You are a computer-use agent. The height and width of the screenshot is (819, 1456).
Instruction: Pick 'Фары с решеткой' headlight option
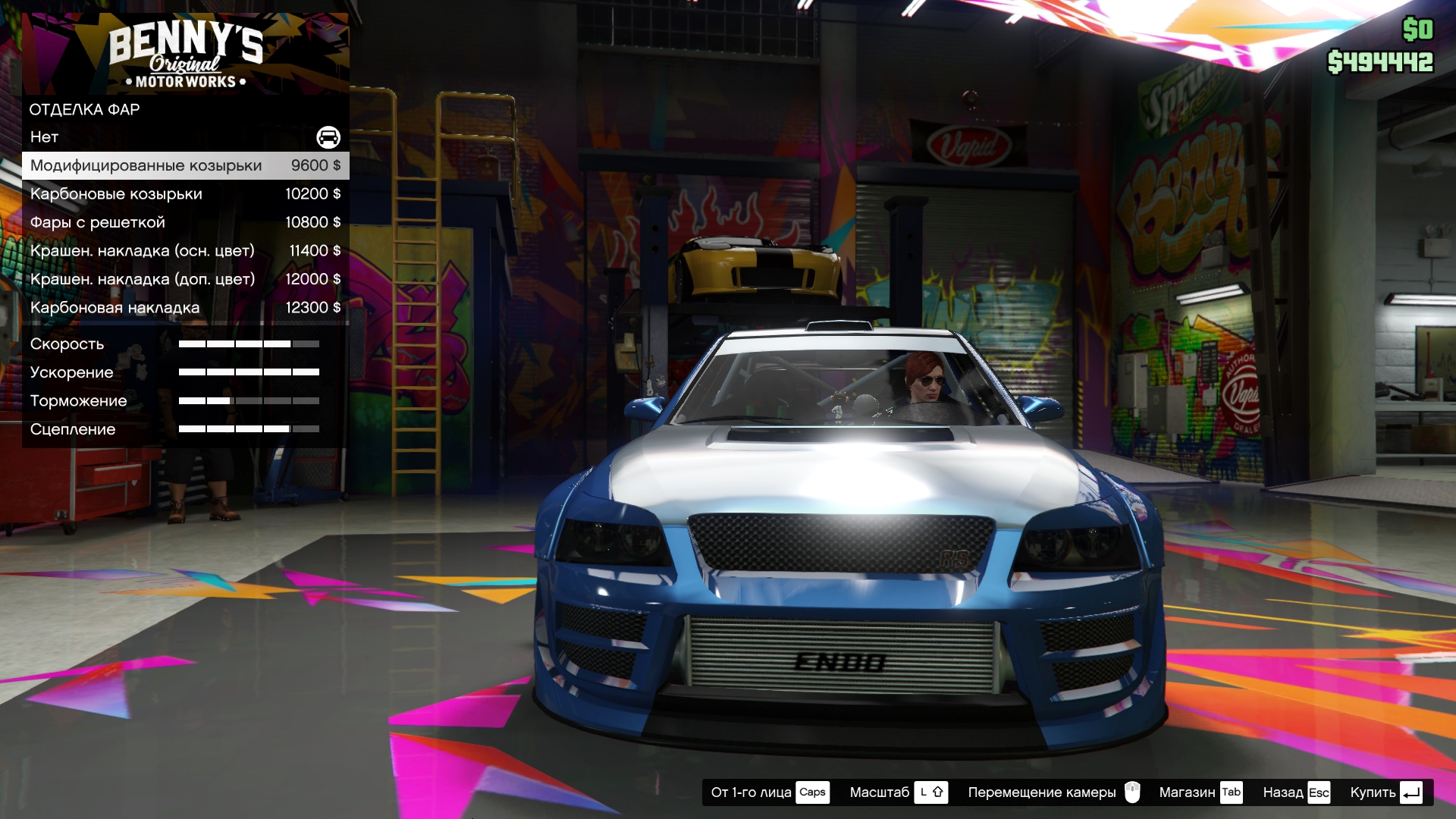pyautogui.click(x=185, y=222)
